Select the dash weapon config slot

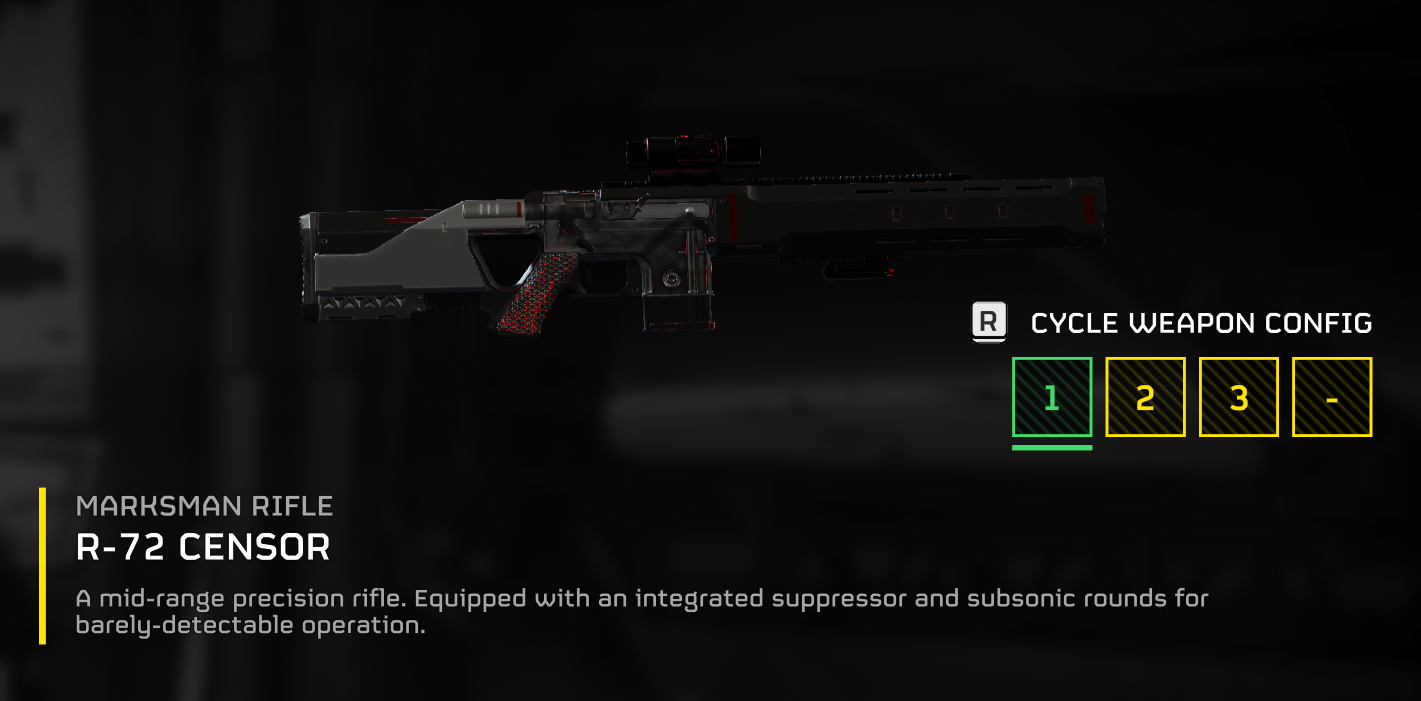pyautogui.click(x=1332, y=397)
